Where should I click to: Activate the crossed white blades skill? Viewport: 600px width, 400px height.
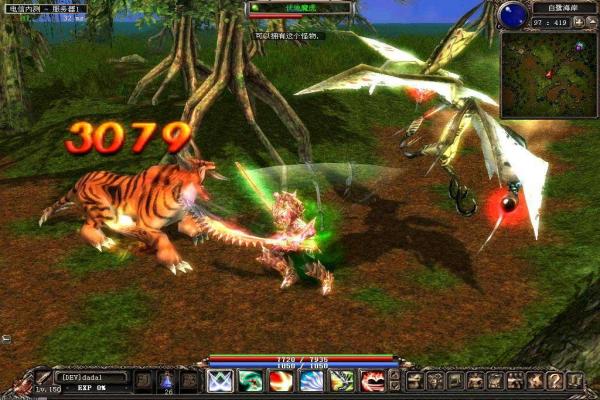pos(219,380)
